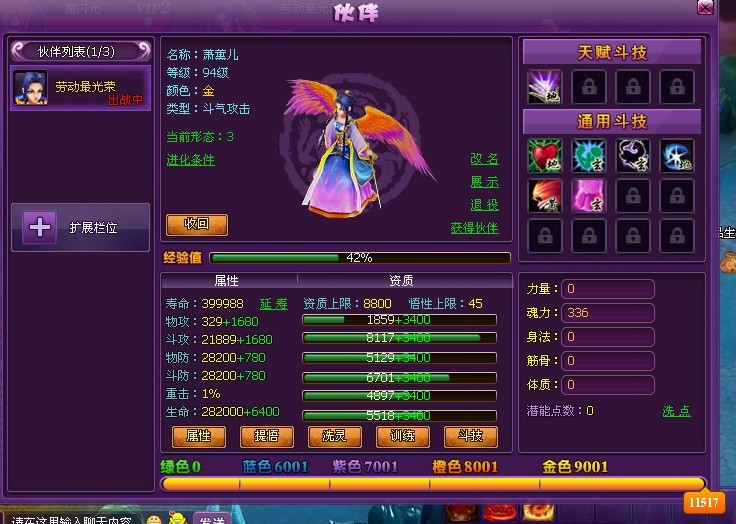Select companion 劳动最光荣 in the list
The image size is (736, 524).
pos(80,88)
